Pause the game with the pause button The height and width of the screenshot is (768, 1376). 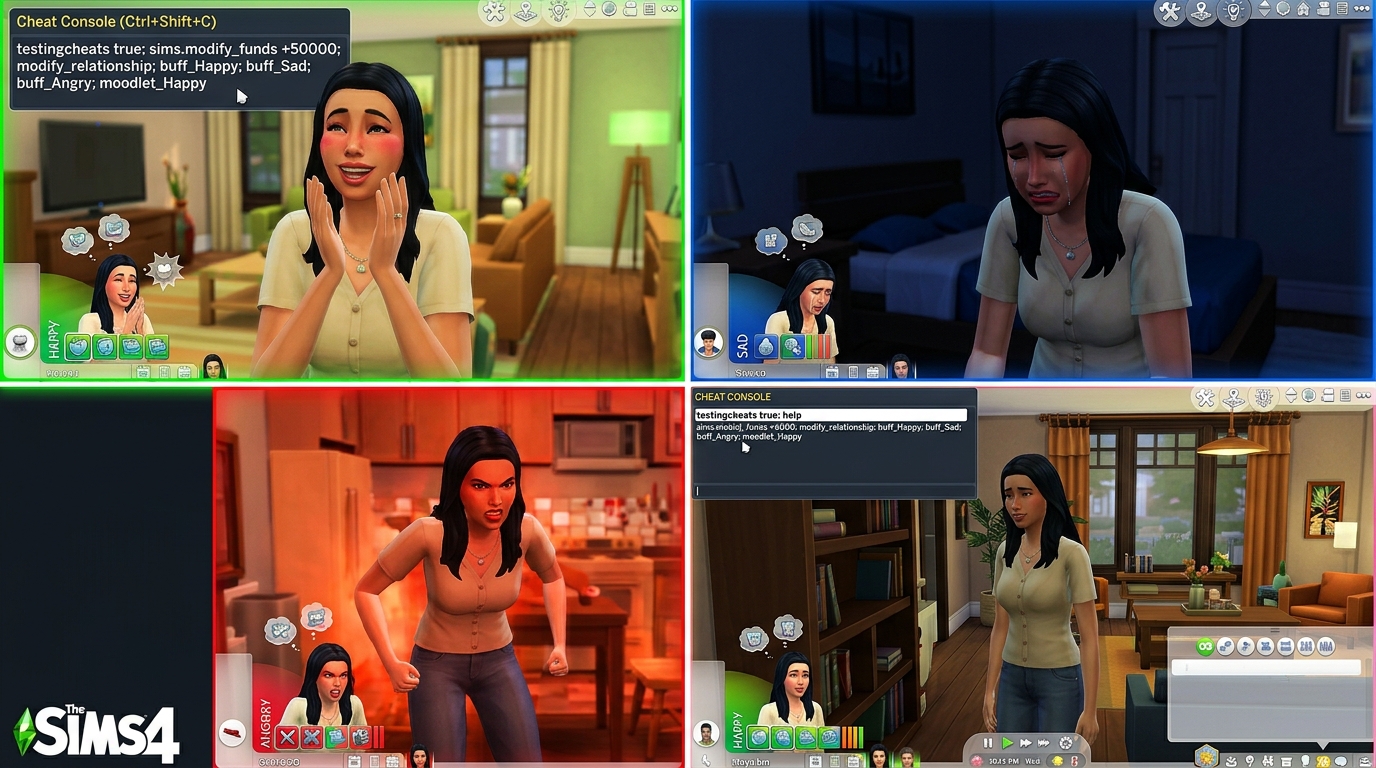(x=987, y=741)
